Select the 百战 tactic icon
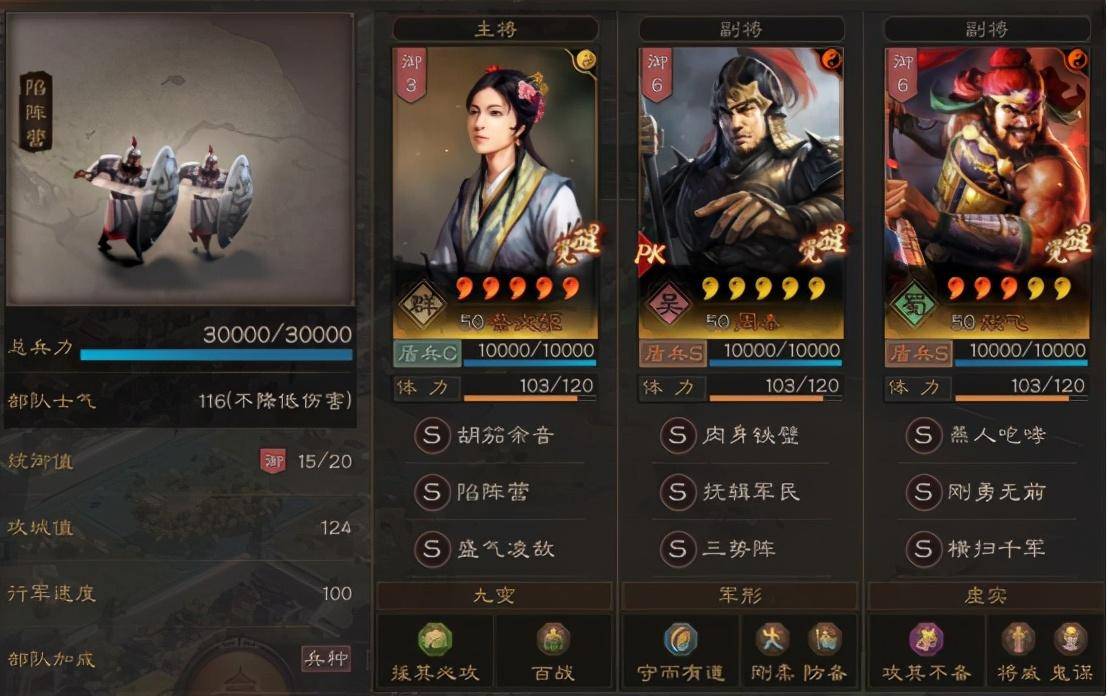Viewport: 1108px width, 696px height. point(553,641)
